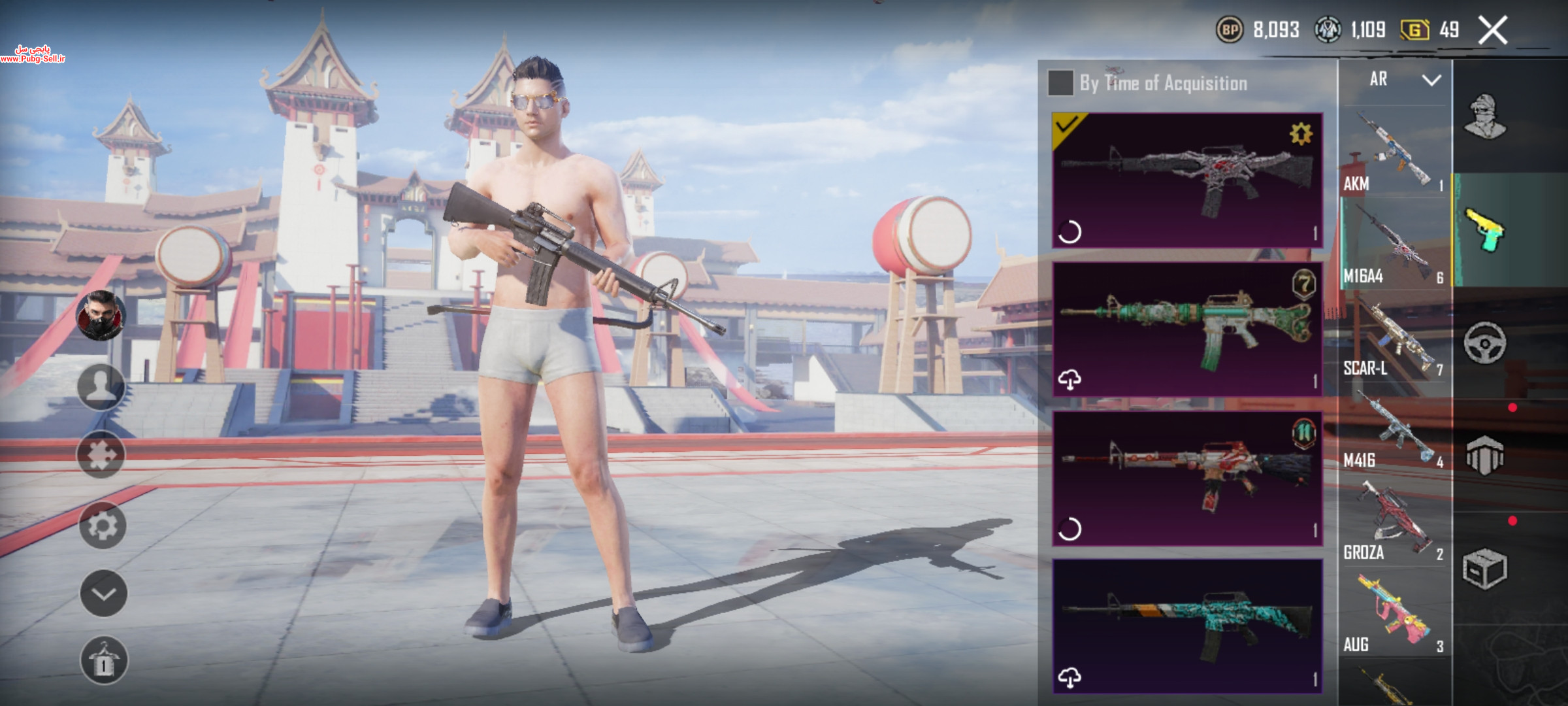The height and width of the screenshot is (706, 1568).
Task: Select the teal patterned M16A4 skin
Action: tap(1186, 626)
